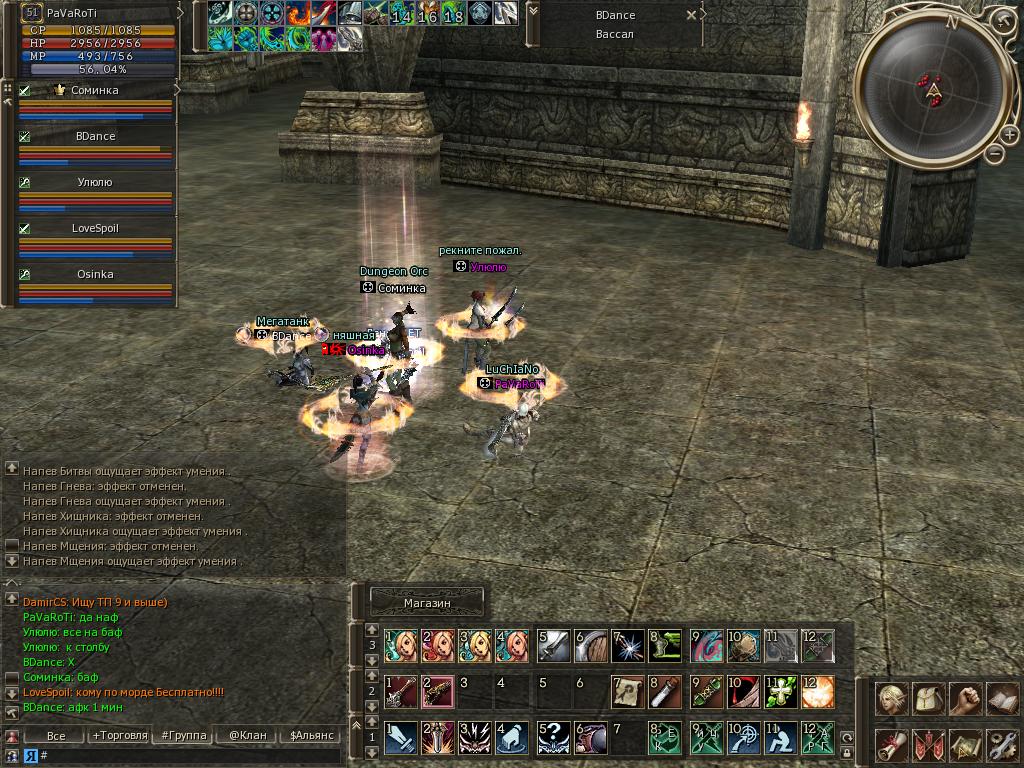Select party member Osinka in party list
Viewport: 1024px width, 768px height.
95,274
